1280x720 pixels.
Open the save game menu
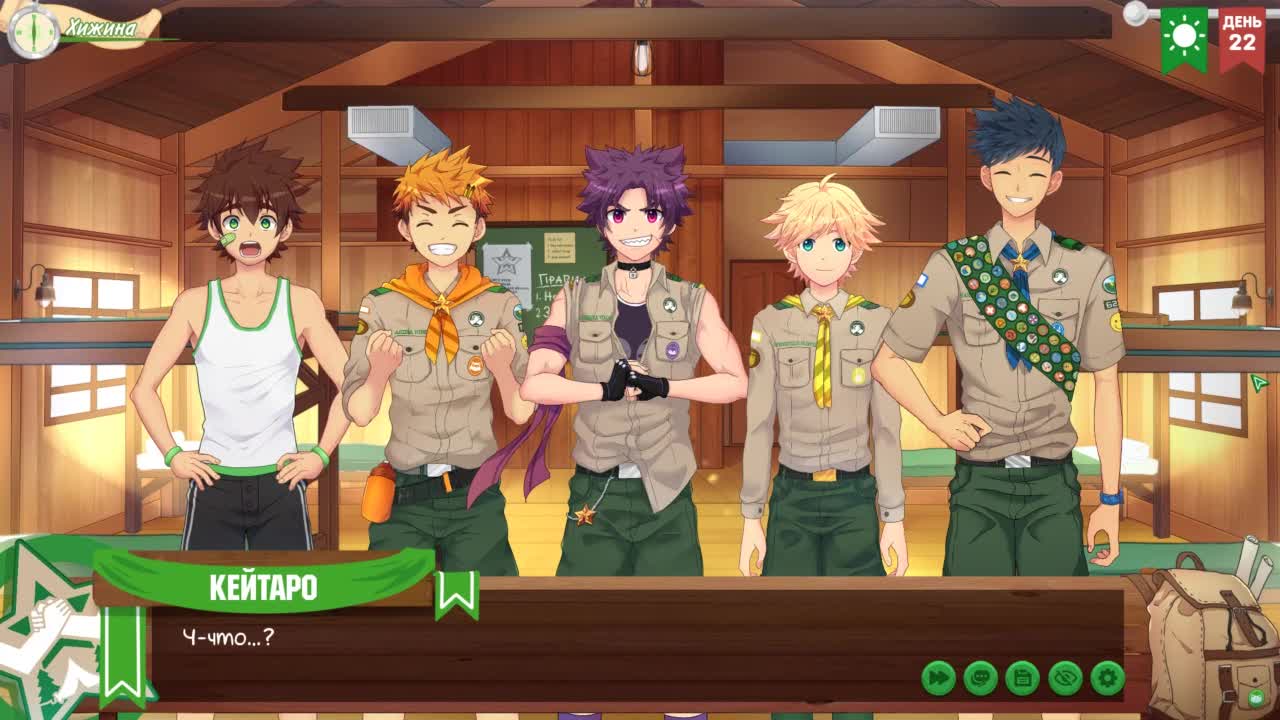[x=1022, y=678]
